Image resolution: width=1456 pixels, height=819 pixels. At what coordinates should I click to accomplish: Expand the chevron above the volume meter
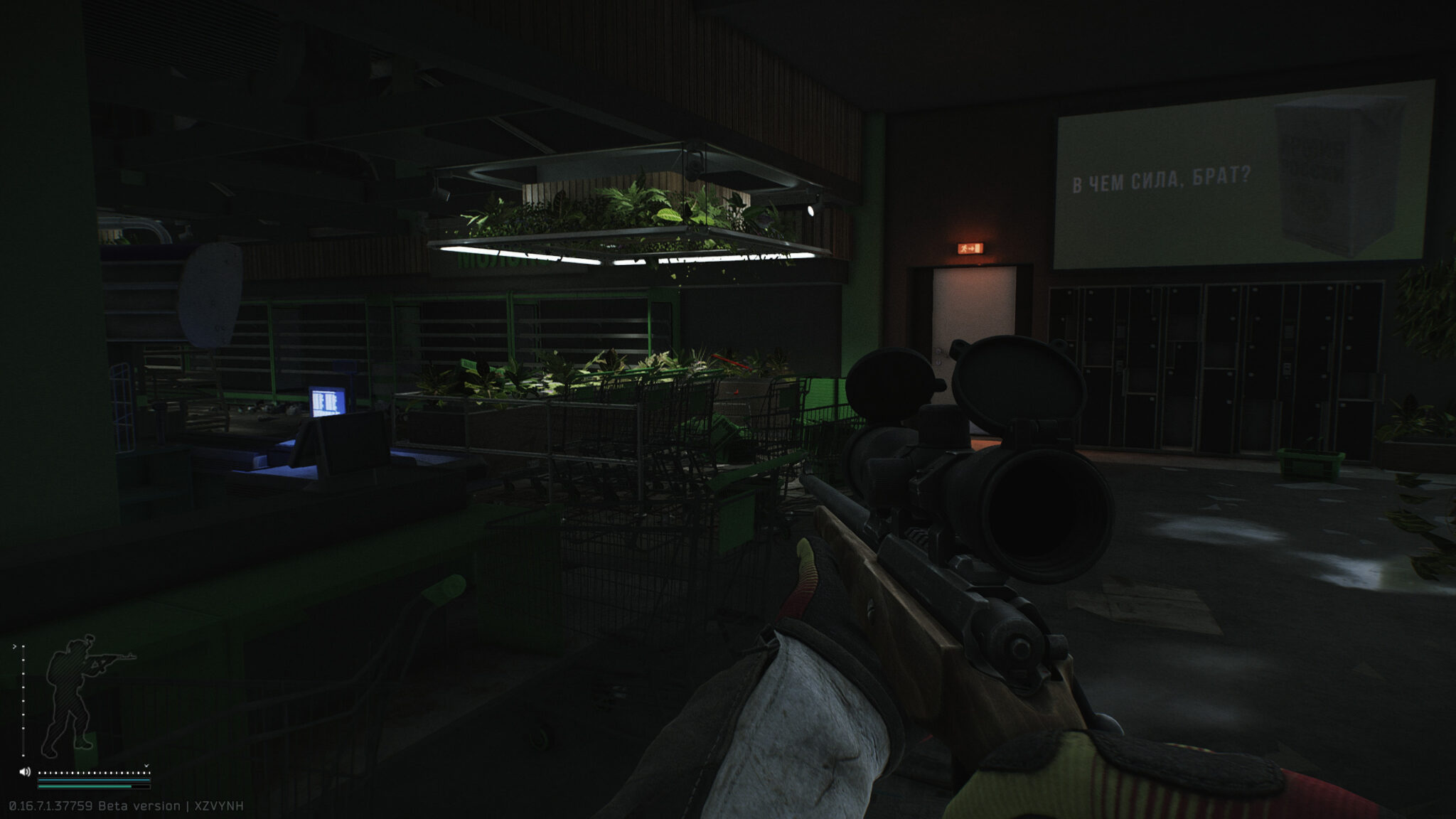146,766
